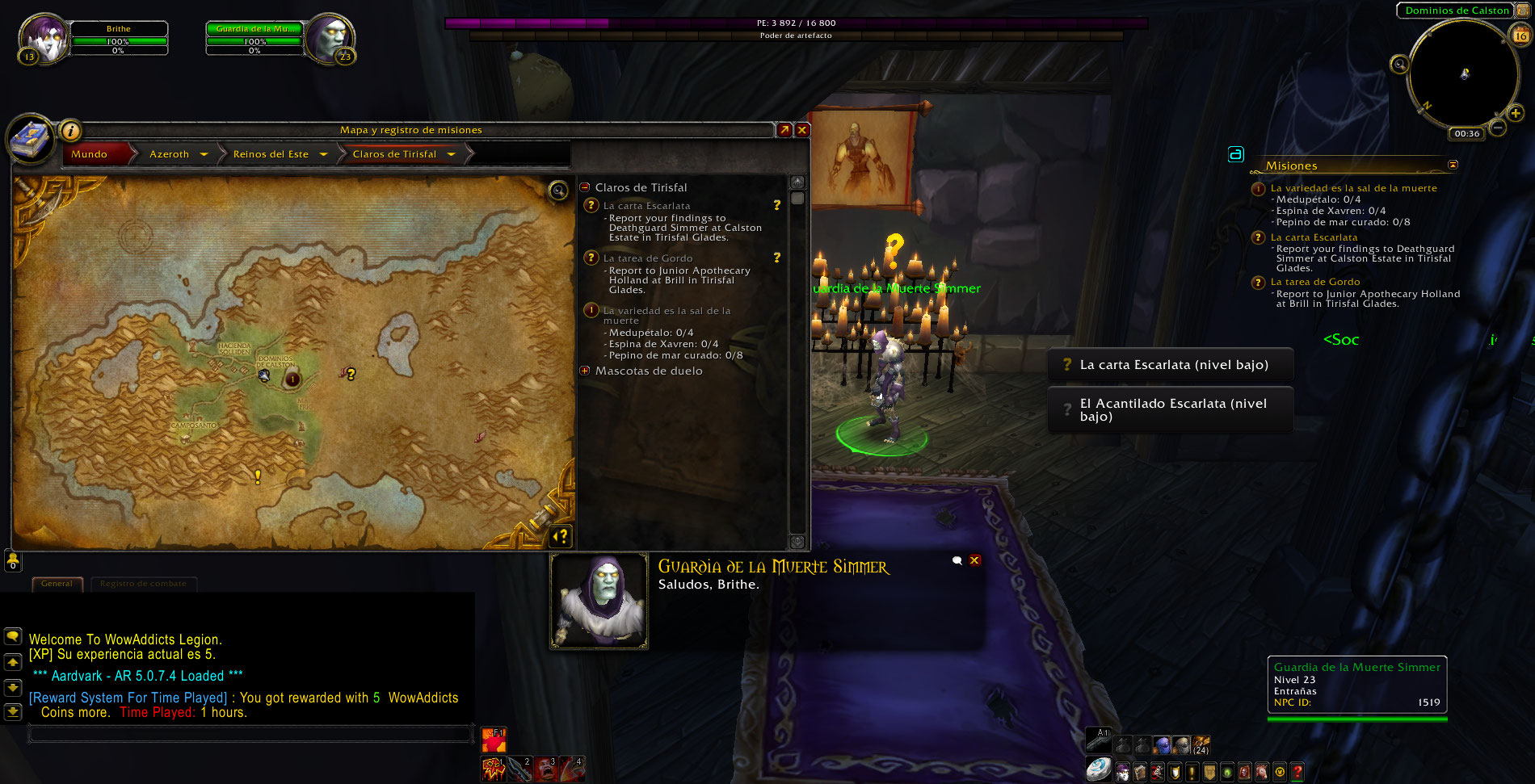
Task: Collapse the Claros de Tirisfal quest header
Action: (x=585, y=187)
